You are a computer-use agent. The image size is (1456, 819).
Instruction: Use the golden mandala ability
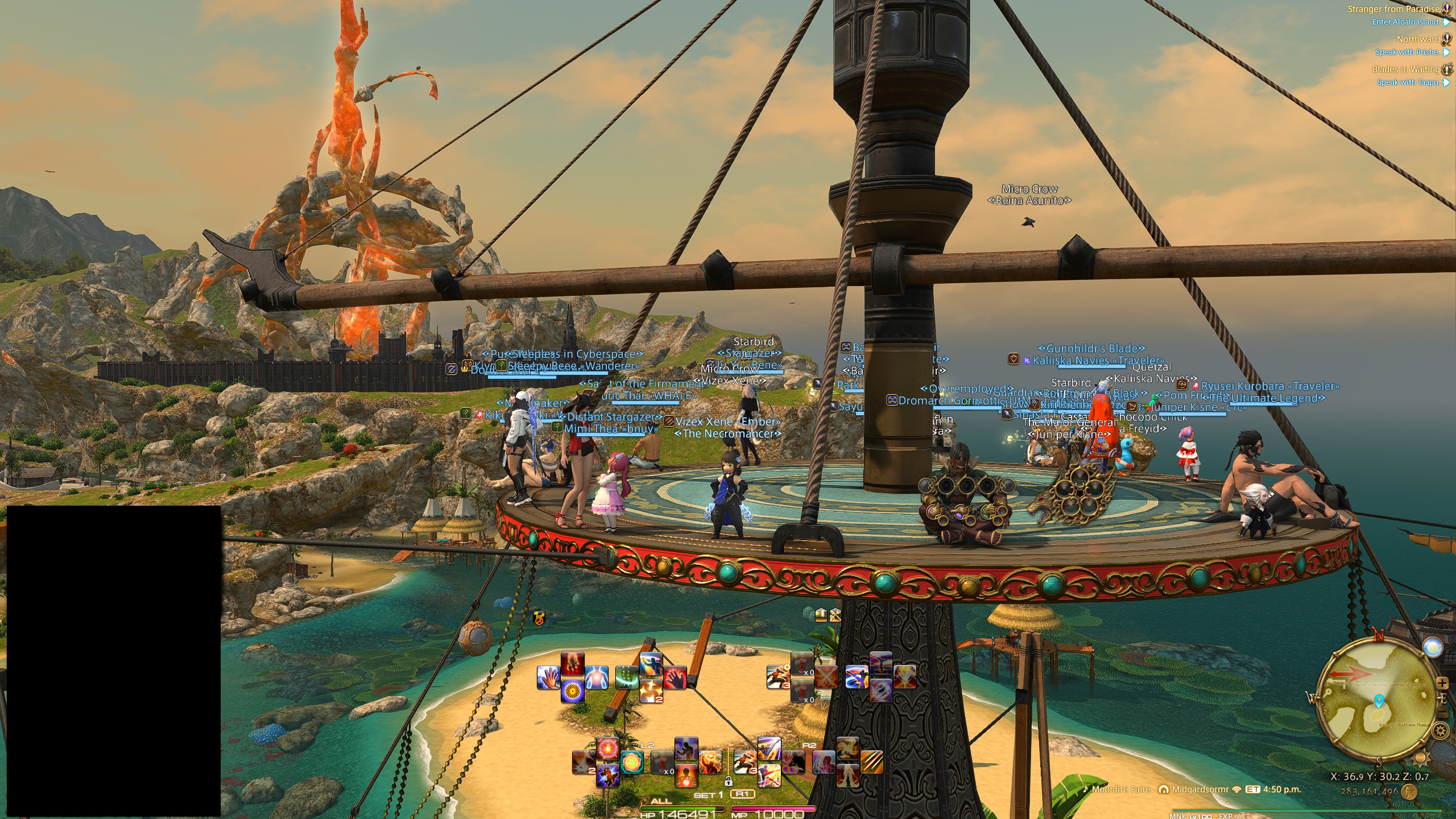click(572, 692)
